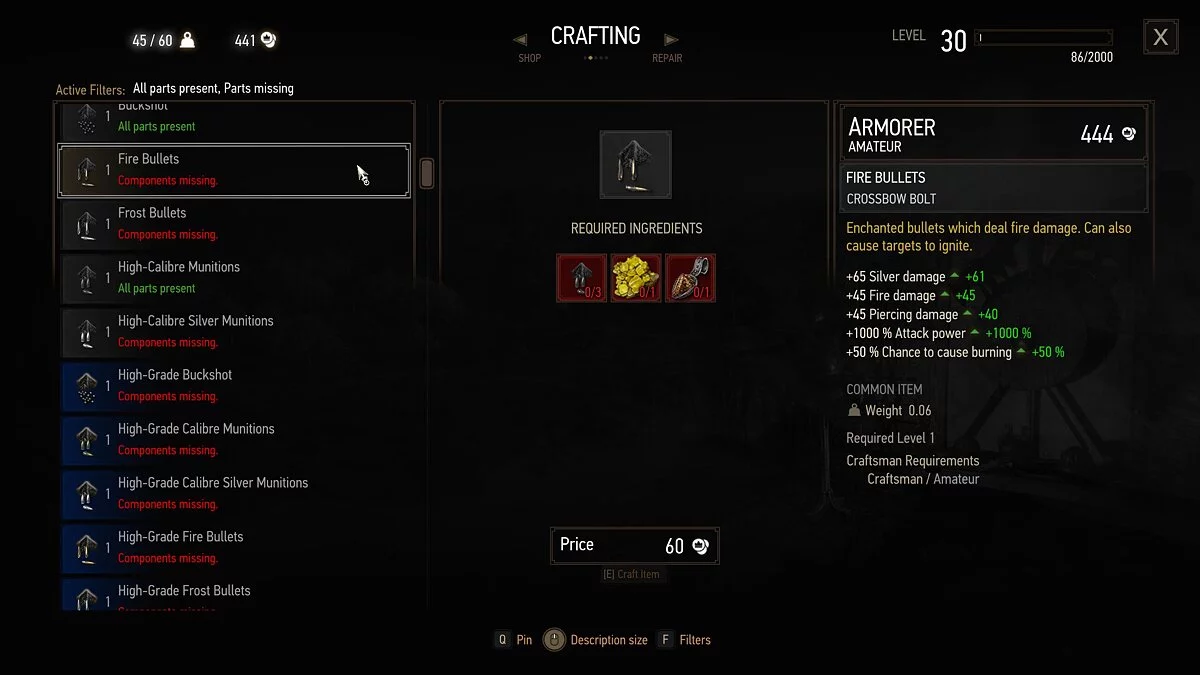Toggle the Description size option
Screen dimensions: 1200x675
point(597,640)
